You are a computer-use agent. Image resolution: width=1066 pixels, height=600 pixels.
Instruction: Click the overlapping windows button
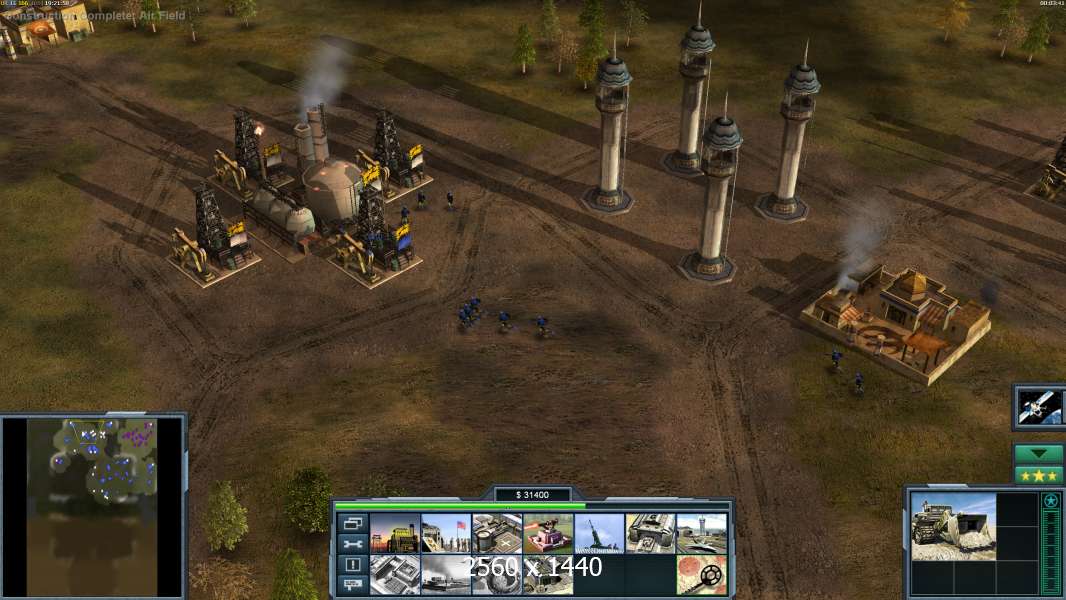click(352, 523)
